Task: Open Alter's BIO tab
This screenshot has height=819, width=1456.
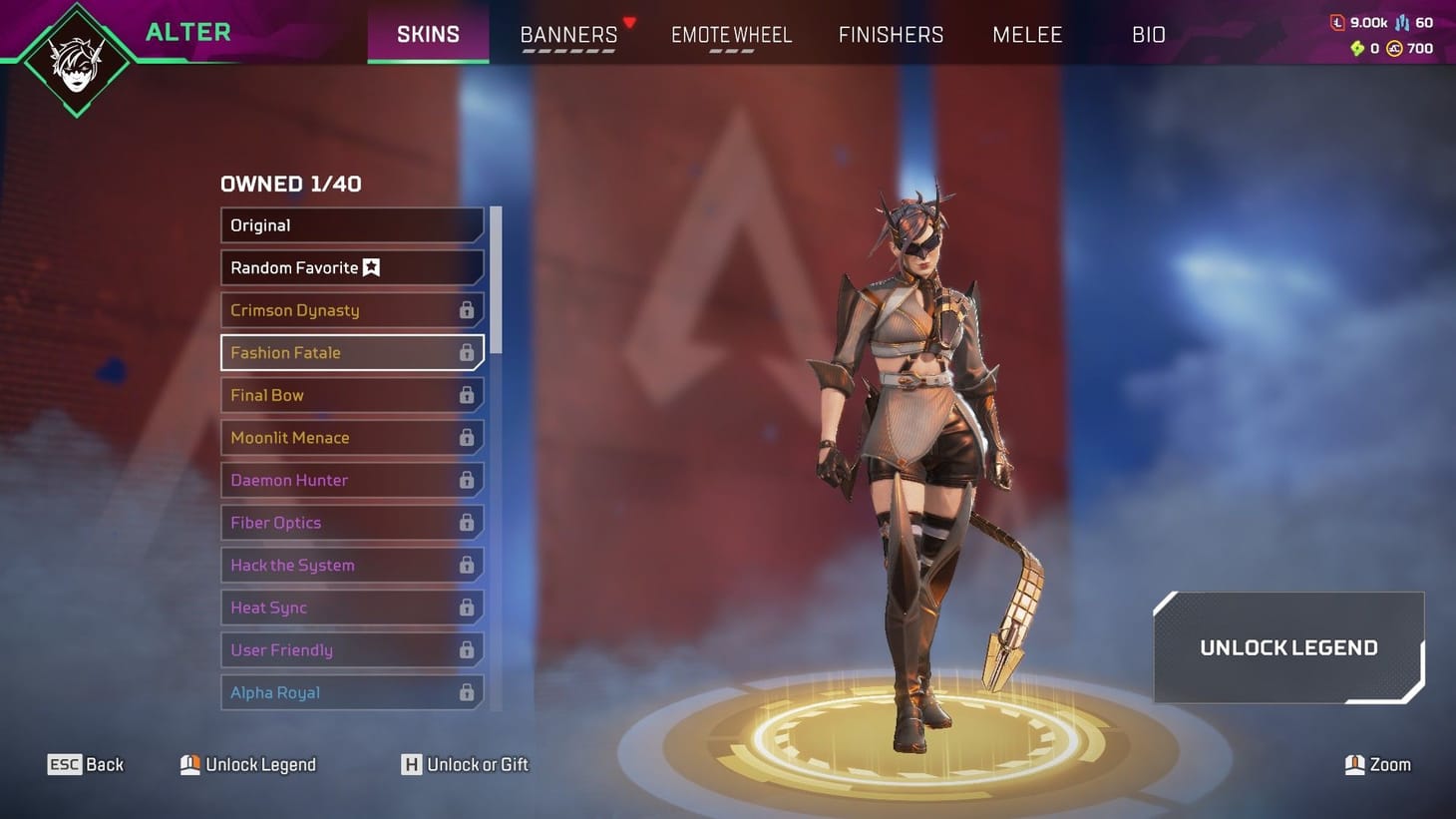Action: click(x=1149, y=34)
